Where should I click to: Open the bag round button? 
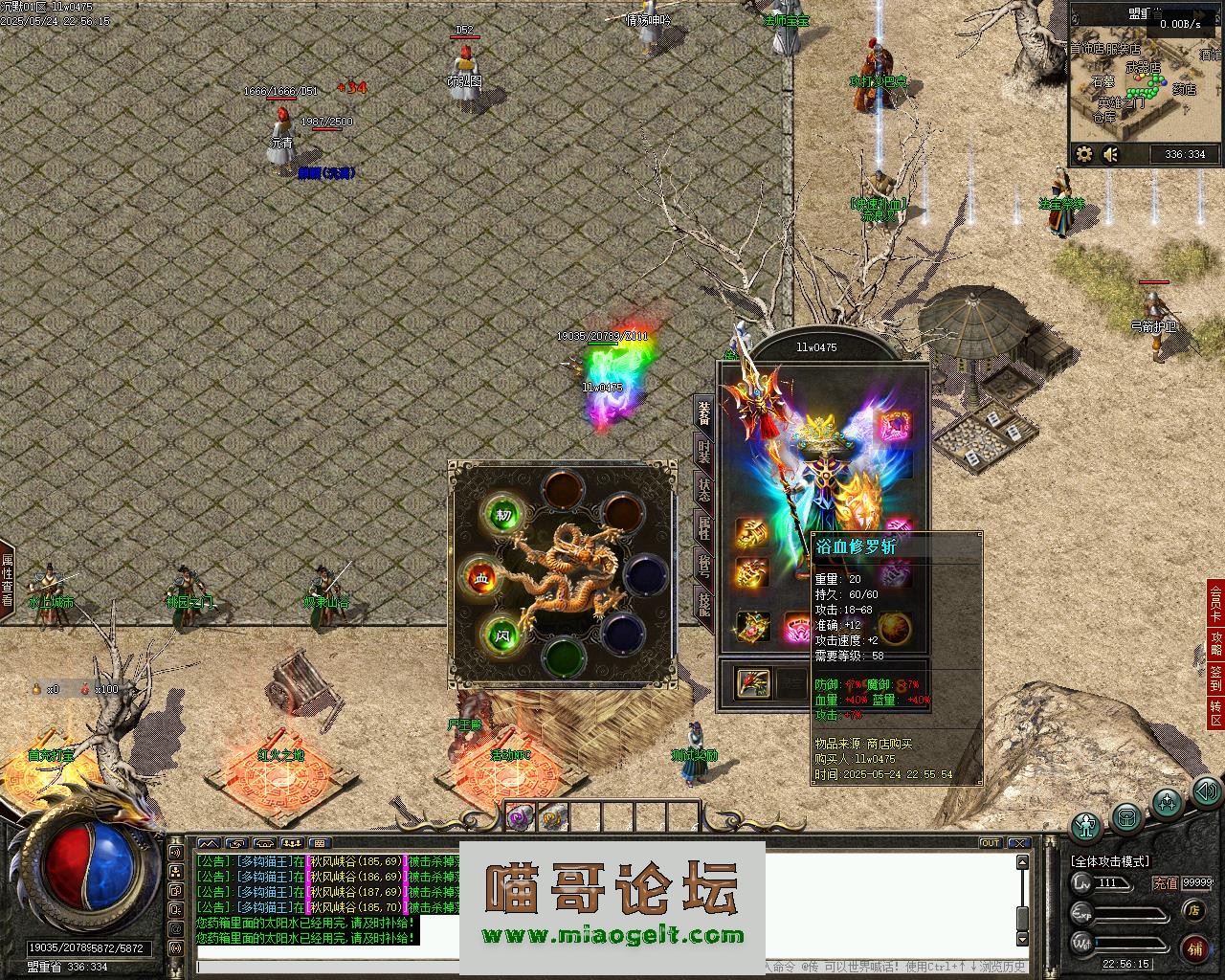click(1126, 818)
